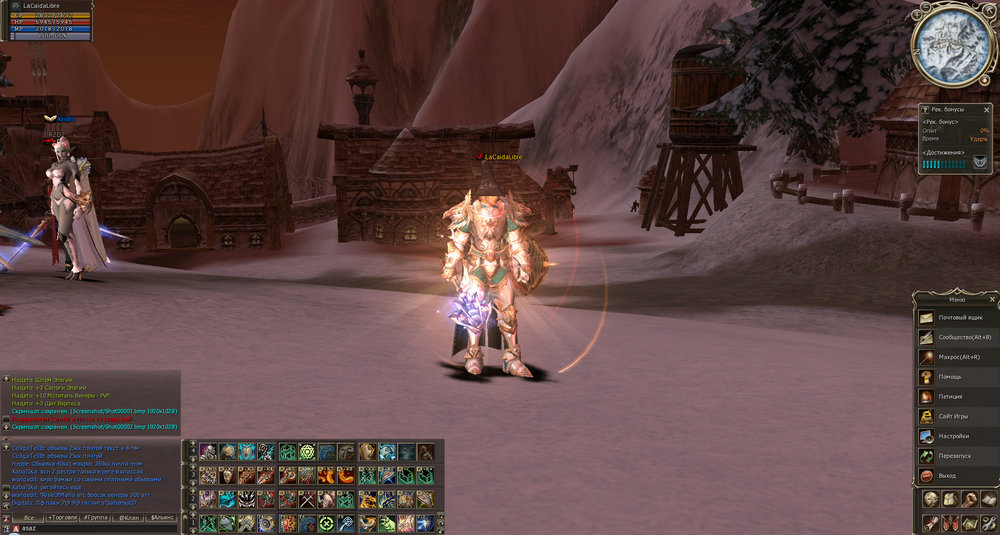Open the character head icon button
This screenshot has width=1000, height=535.
[x=929, y=499]
